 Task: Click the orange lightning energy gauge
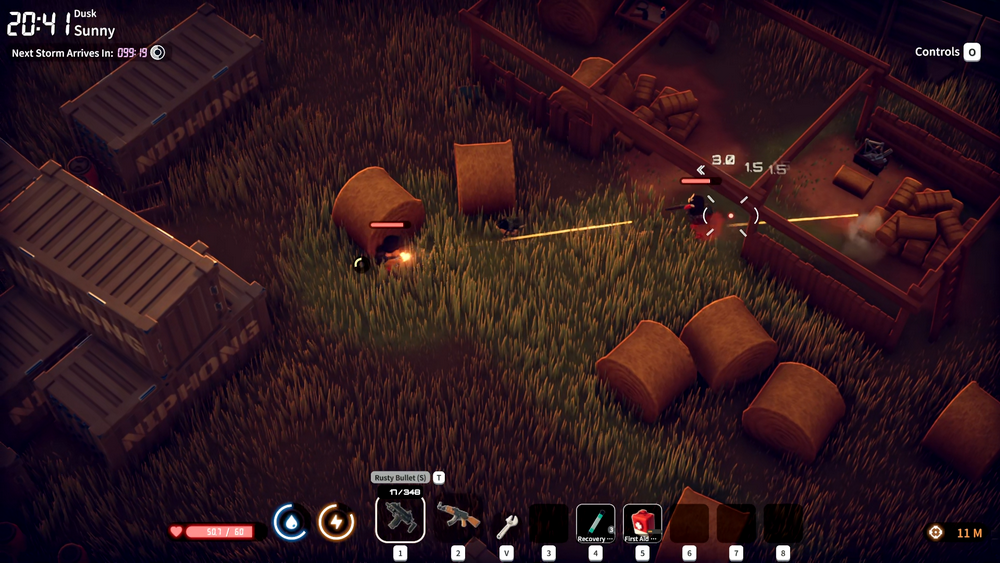pyautogui.click(x=336, y=522)
